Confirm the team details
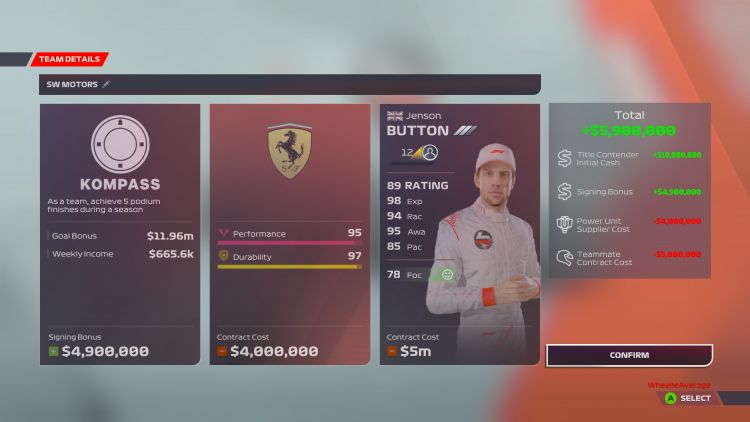 629,355
